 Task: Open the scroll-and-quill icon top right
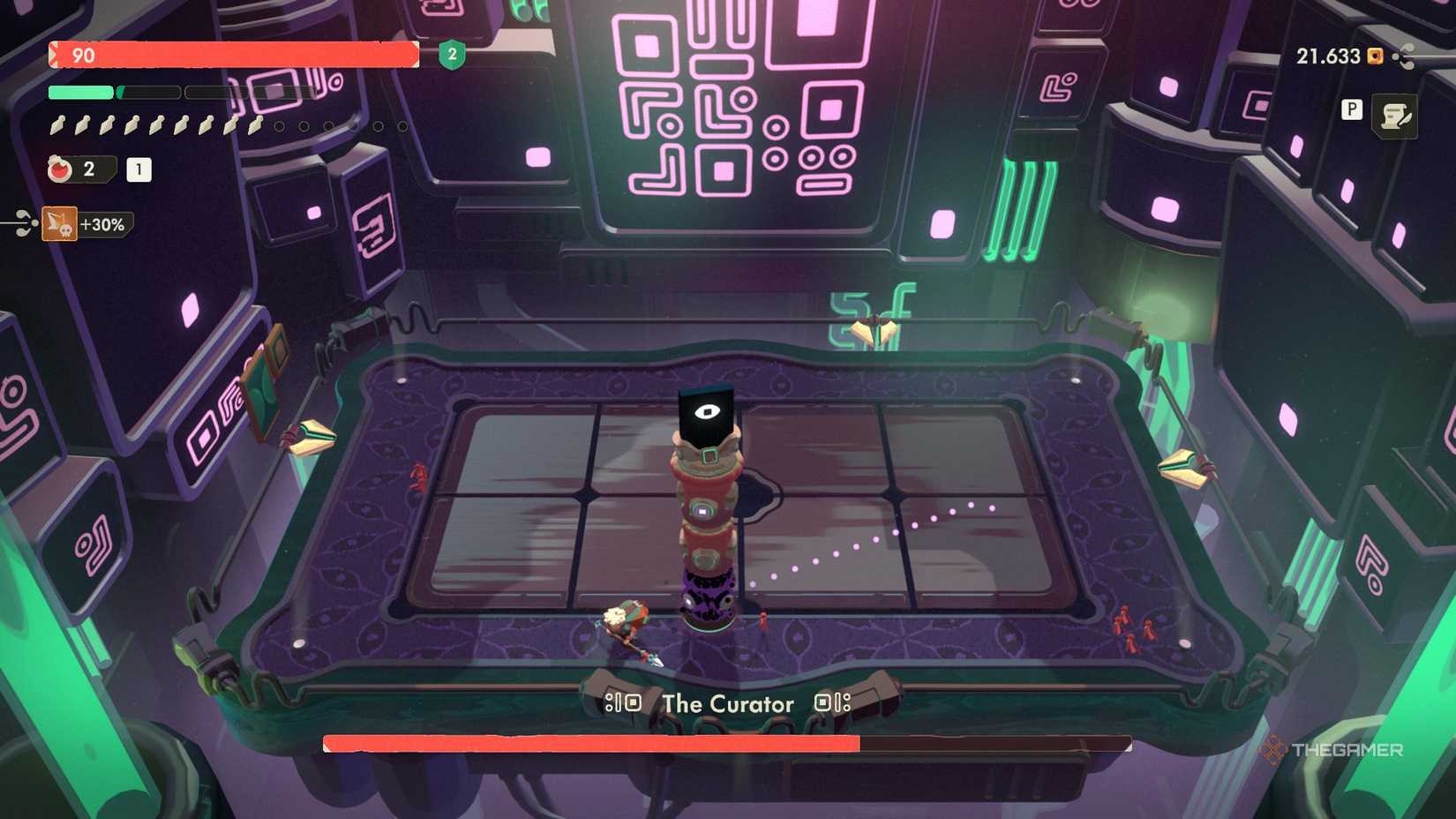click(1395, 114)
